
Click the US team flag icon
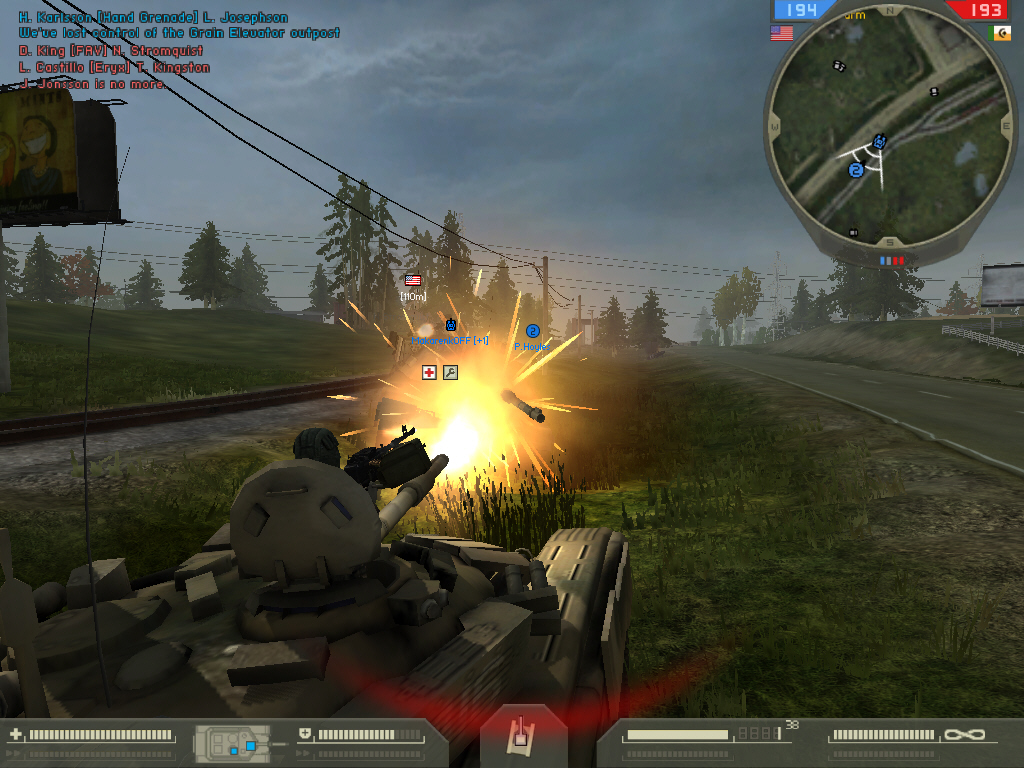click(782, 33)
